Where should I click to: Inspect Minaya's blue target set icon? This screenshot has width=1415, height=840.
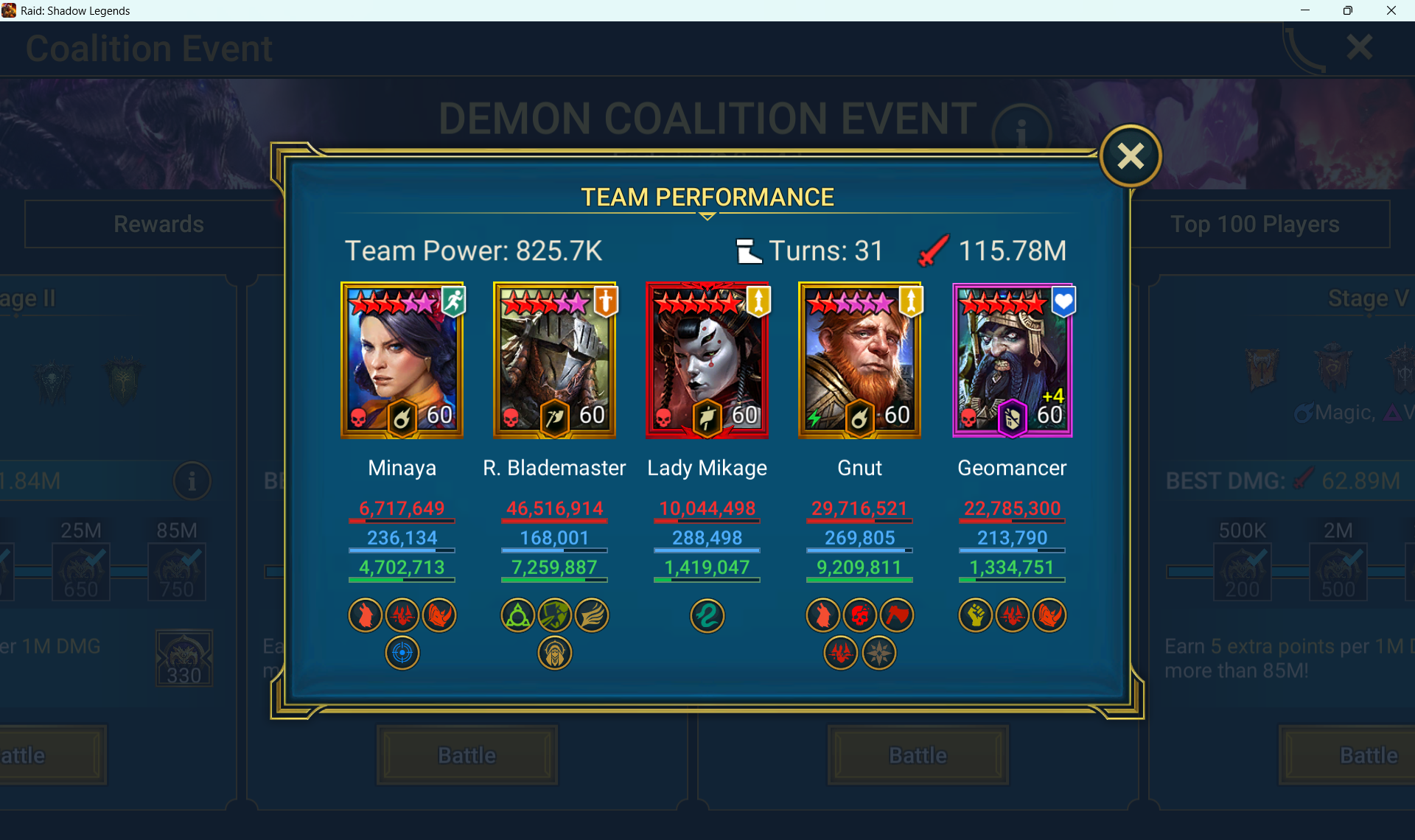[402, 653]
